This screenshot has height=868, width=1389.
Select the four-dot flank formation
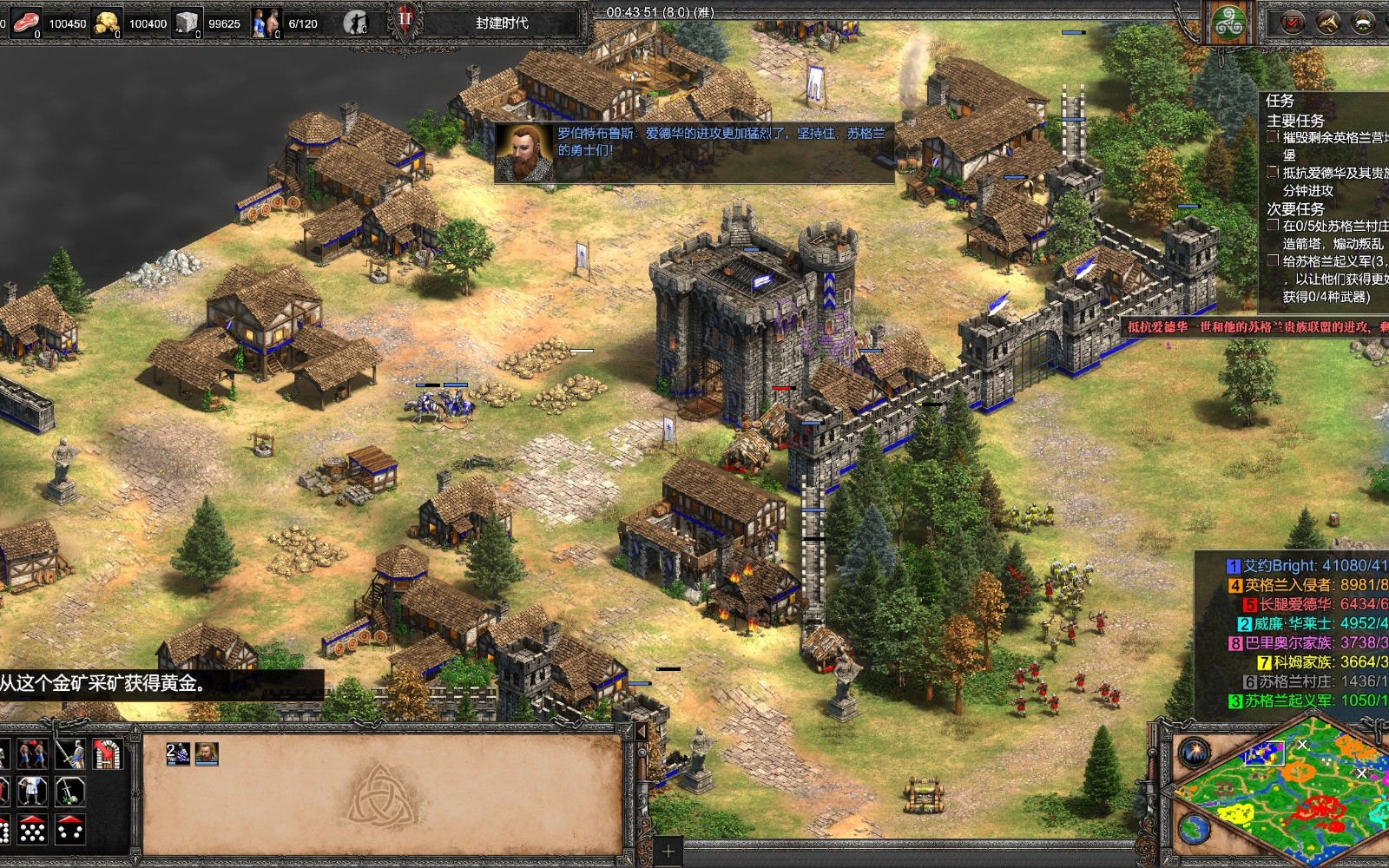click(x=69, y=829)
